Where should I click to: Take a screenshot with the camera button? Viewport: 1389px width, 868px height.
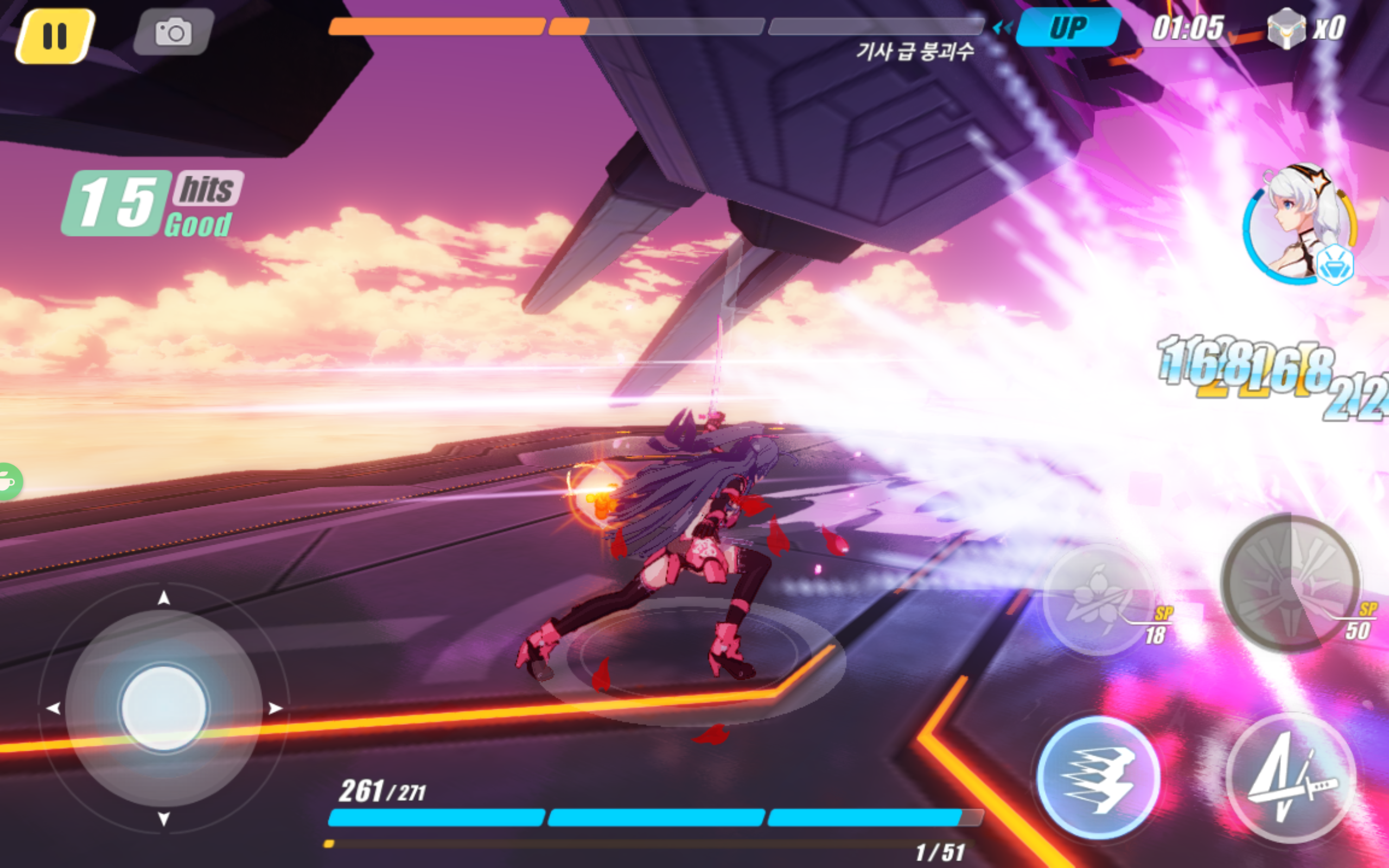point(173,32)
